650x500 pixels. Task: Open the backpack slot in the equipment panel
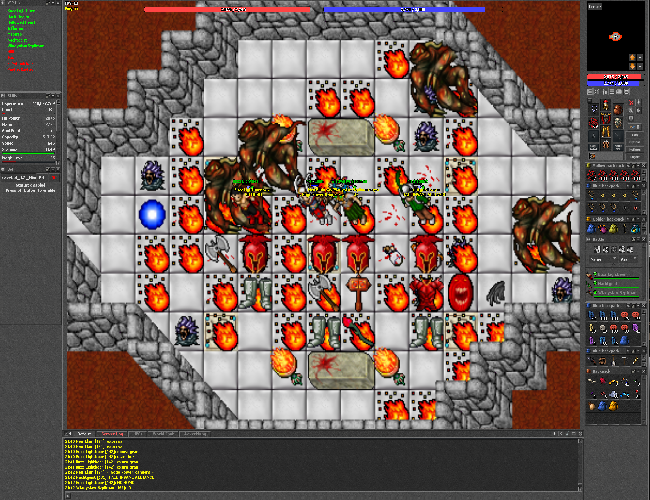point(620,108)
